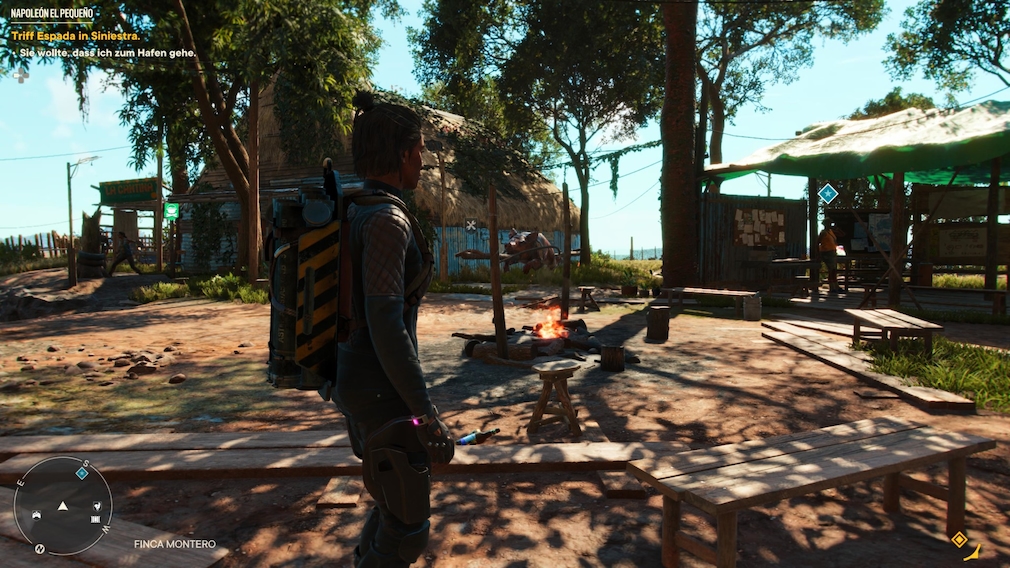This screenshot has width=1010, height=568.
Task: Select the yellow diamond objective marker
Action: click(x=958, y=540)
